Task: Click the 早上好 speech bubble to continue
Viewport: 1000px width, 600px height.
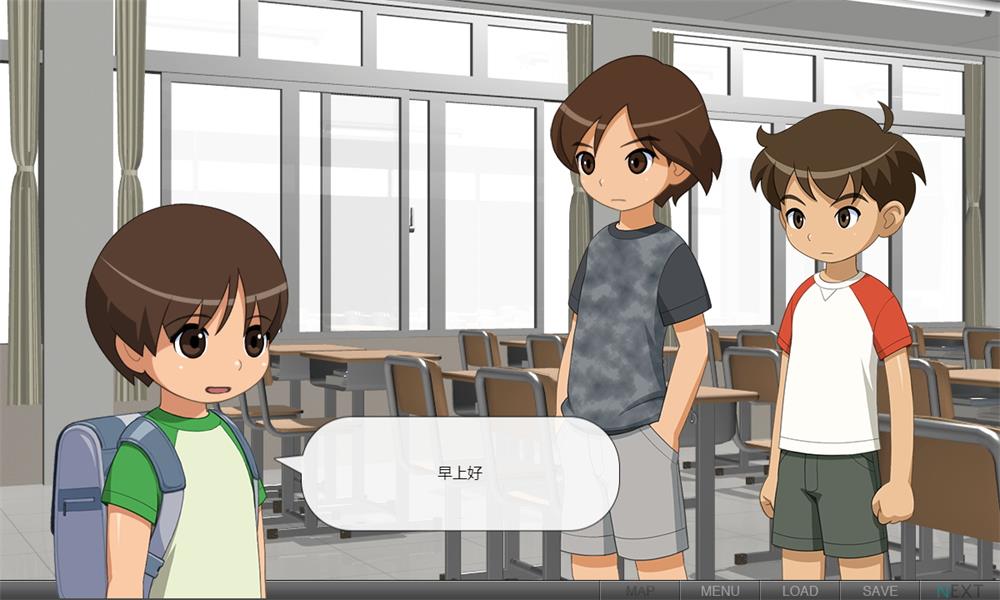Action: pyautogui.click(x=460, y=473)
